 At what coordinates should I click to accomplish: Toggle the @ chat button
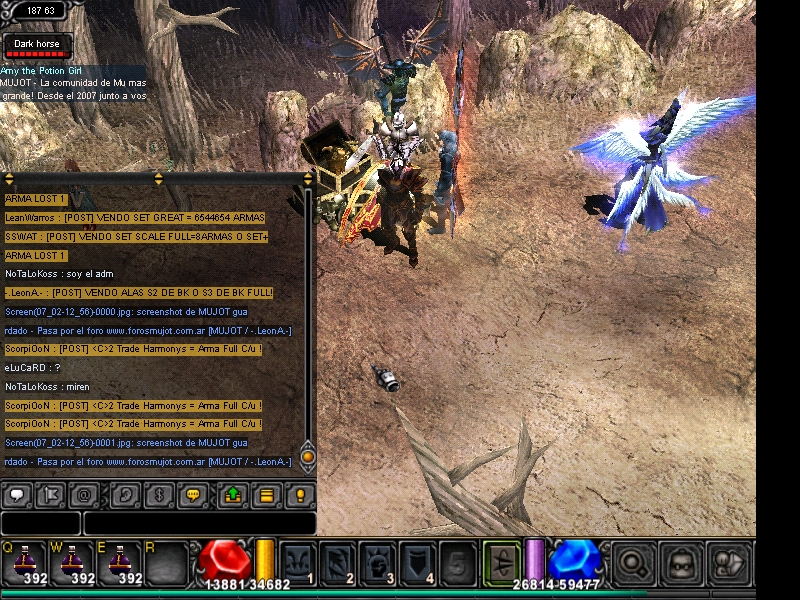pos(85,495)
